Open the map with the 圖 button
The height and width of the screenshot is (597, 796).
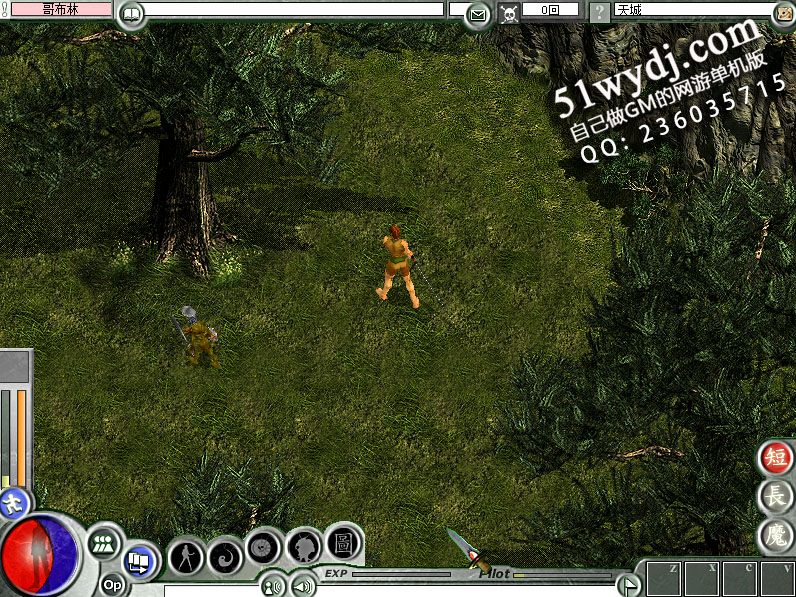342,542
